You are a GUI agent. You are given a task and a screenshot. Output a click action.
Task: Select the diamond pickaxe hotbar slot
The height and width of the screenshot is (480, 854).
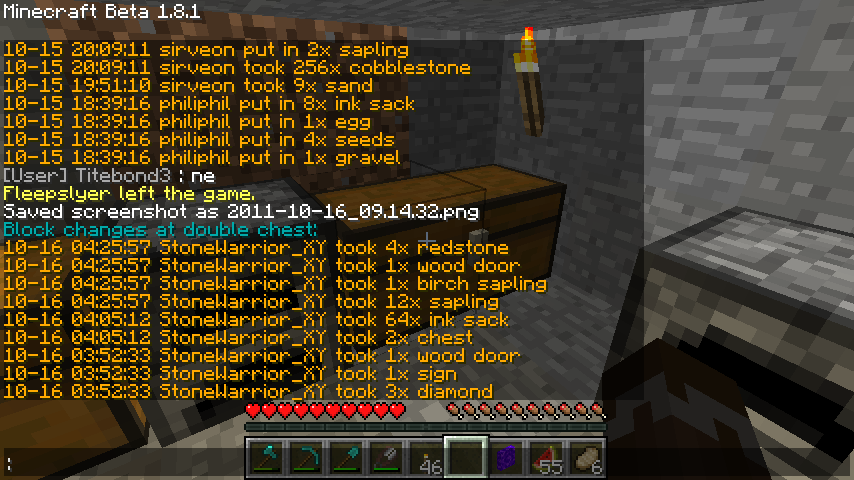coord(306,458)
